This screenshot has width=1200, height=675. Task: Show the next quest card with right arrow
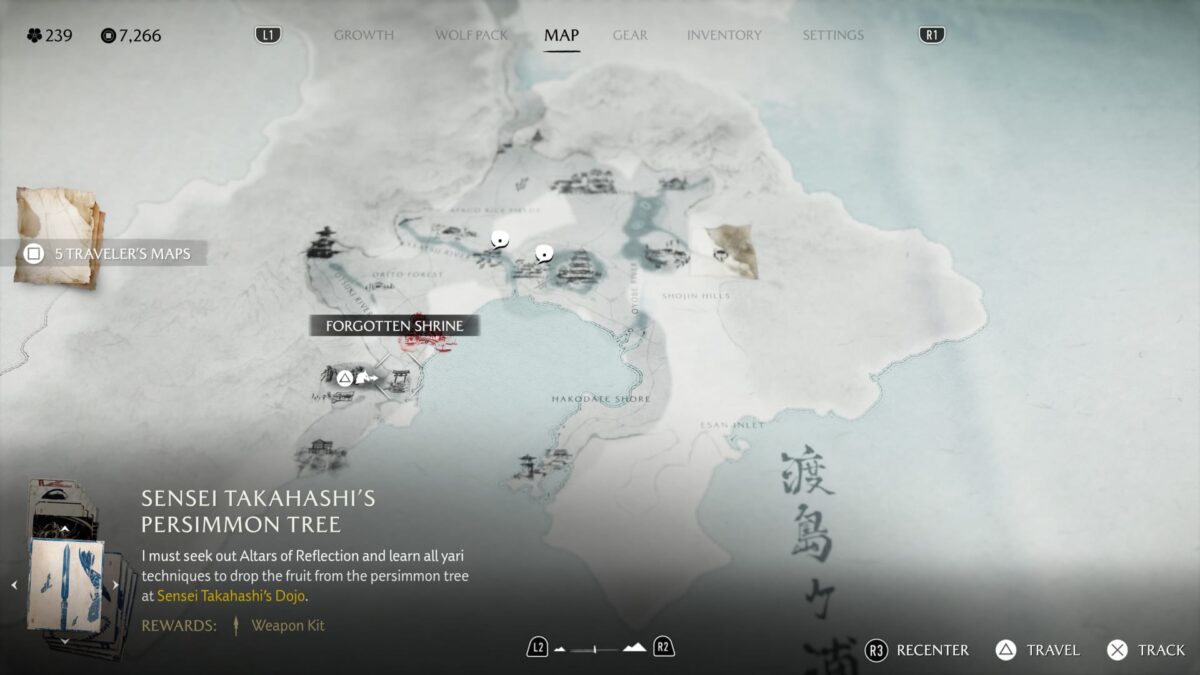click(115, 585)
